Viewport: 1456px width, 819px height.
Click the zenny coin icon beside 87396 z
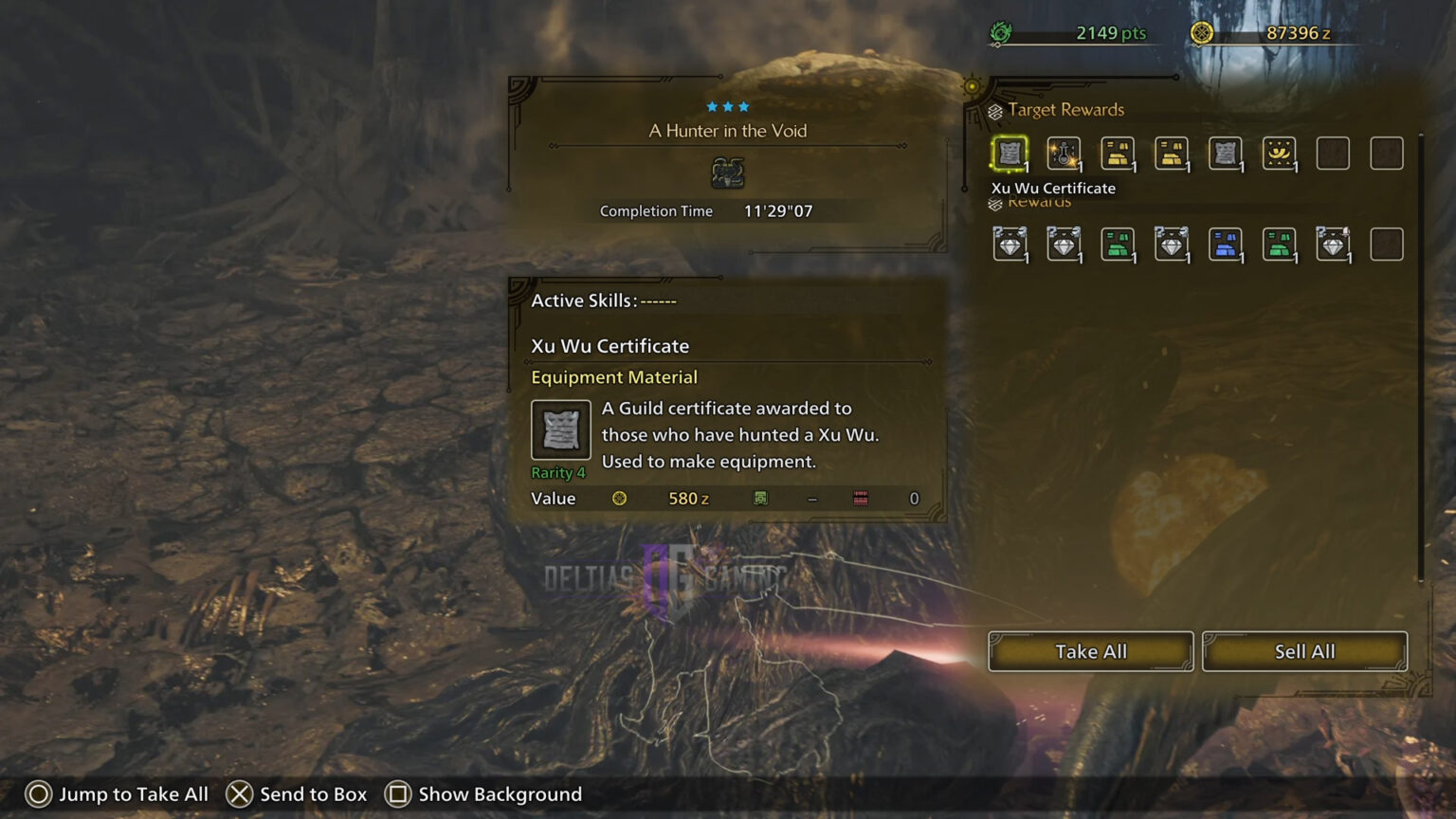pos(1202,31)
